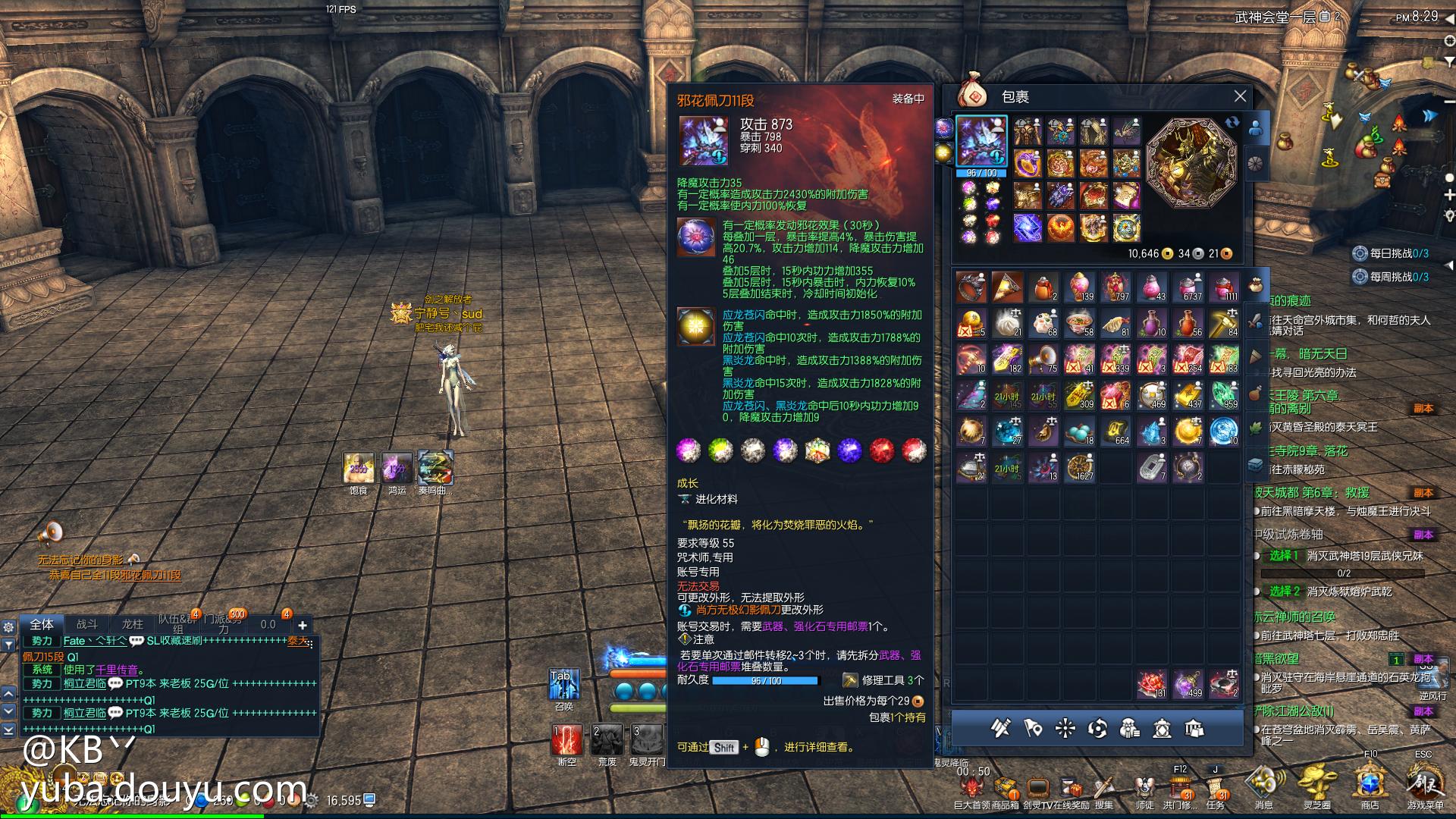The width and height of the screenshot is (1456, 819).
Task: Switch chat to the 龙柱 tab
Action: pos(133,624)
